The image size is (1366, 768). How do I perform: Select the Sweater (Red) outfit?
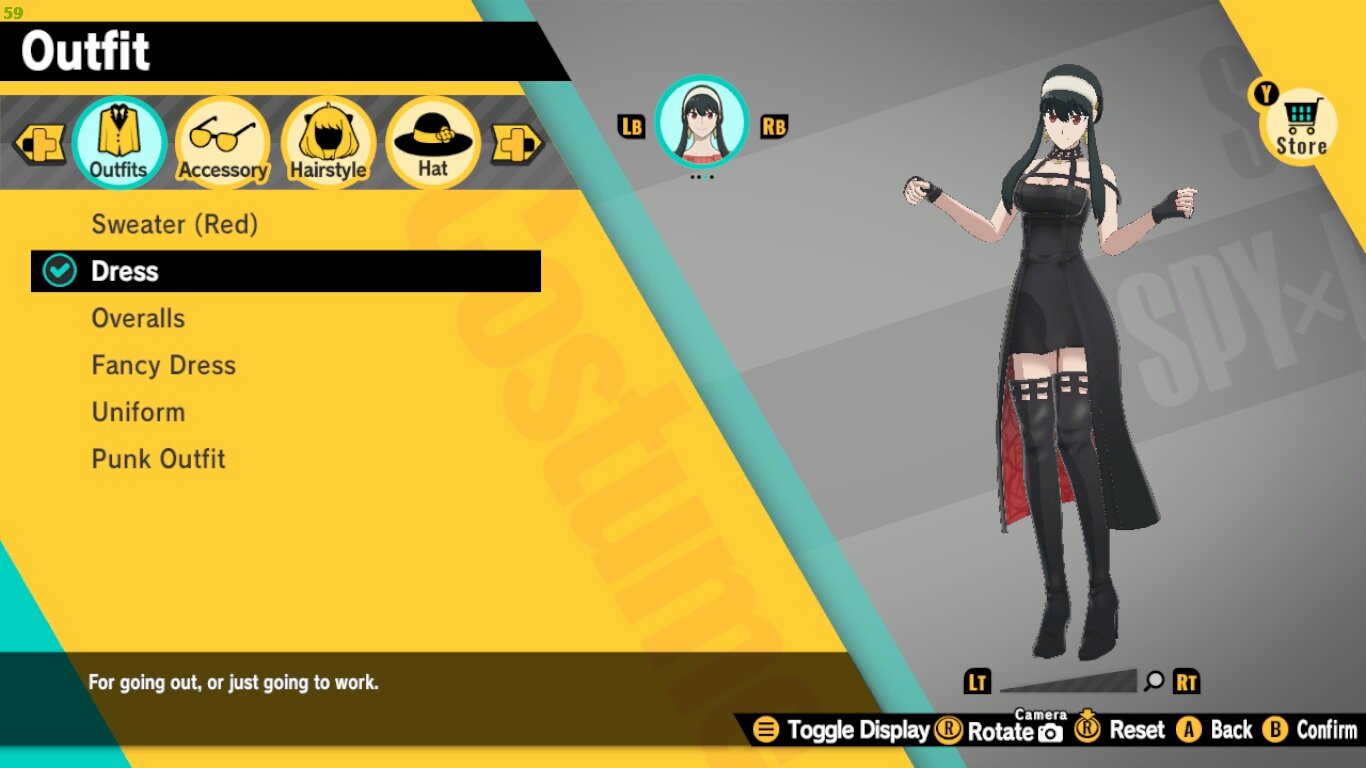coord(175,224)
